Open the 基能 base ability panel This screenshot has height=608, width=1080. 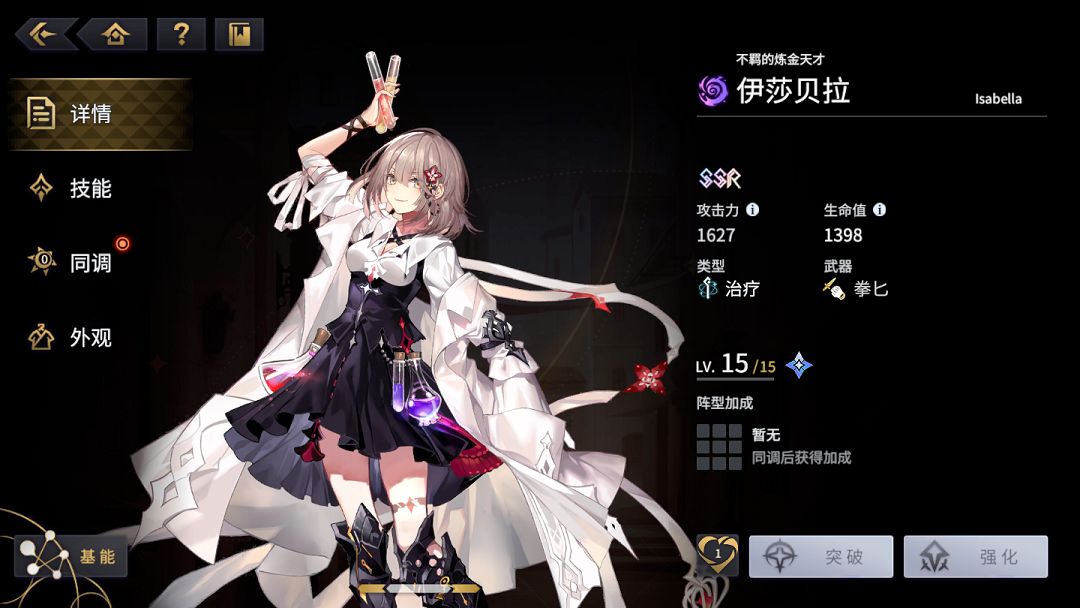click(72, 556)
